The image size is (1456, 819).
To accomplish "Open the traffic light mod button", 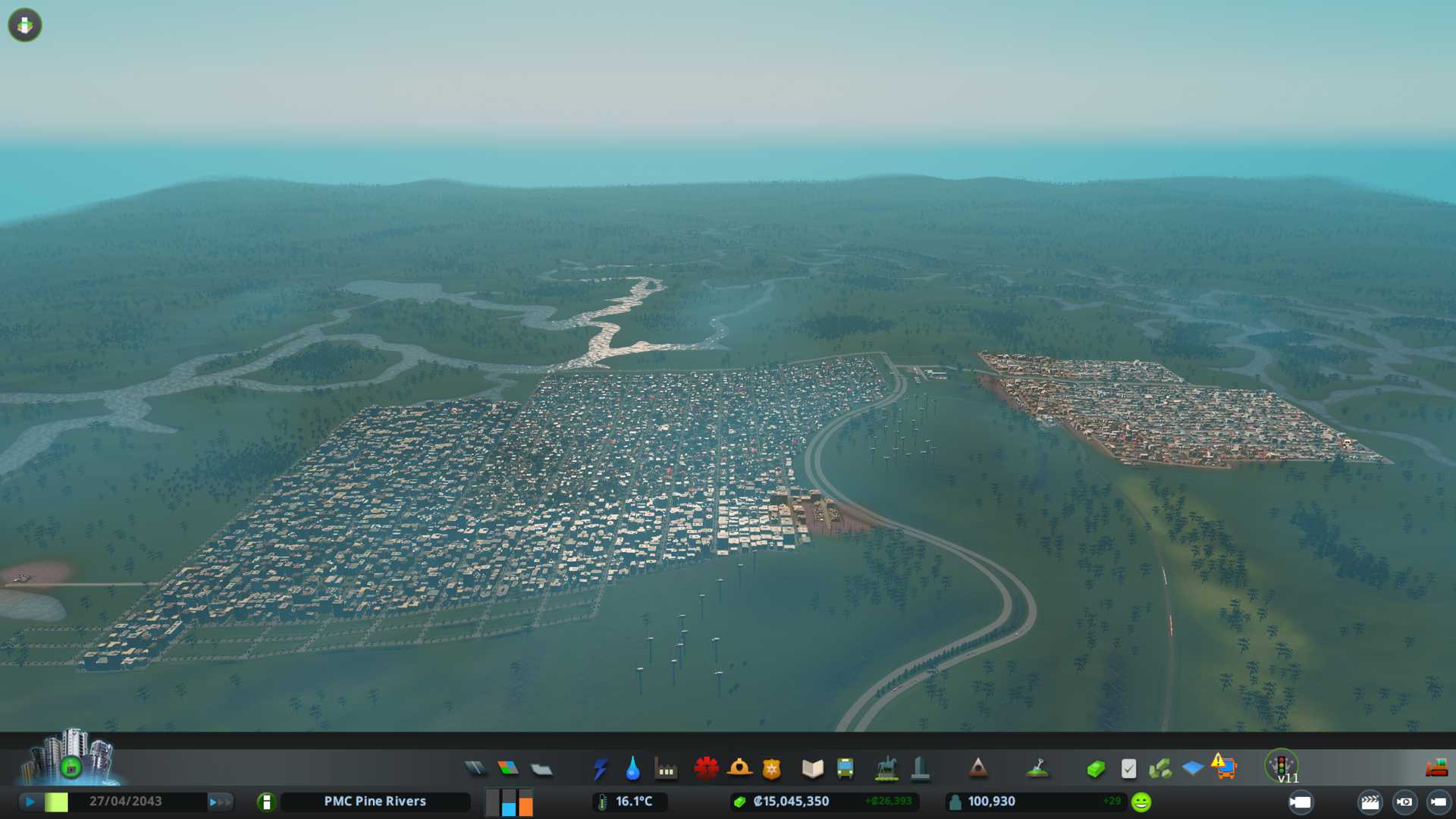I will [x=1282, y=766].
